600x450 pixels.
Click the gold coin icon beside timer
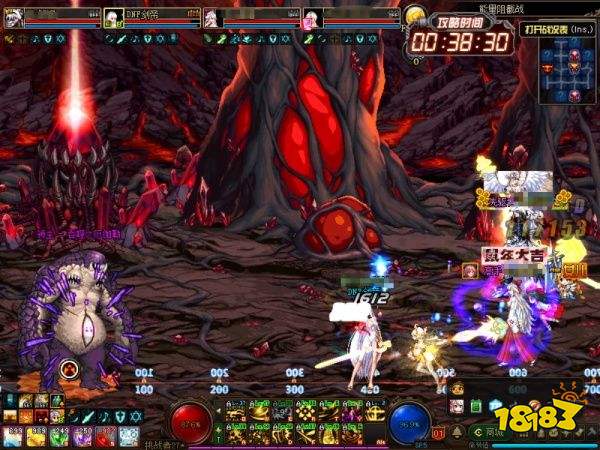coord(416,15)
